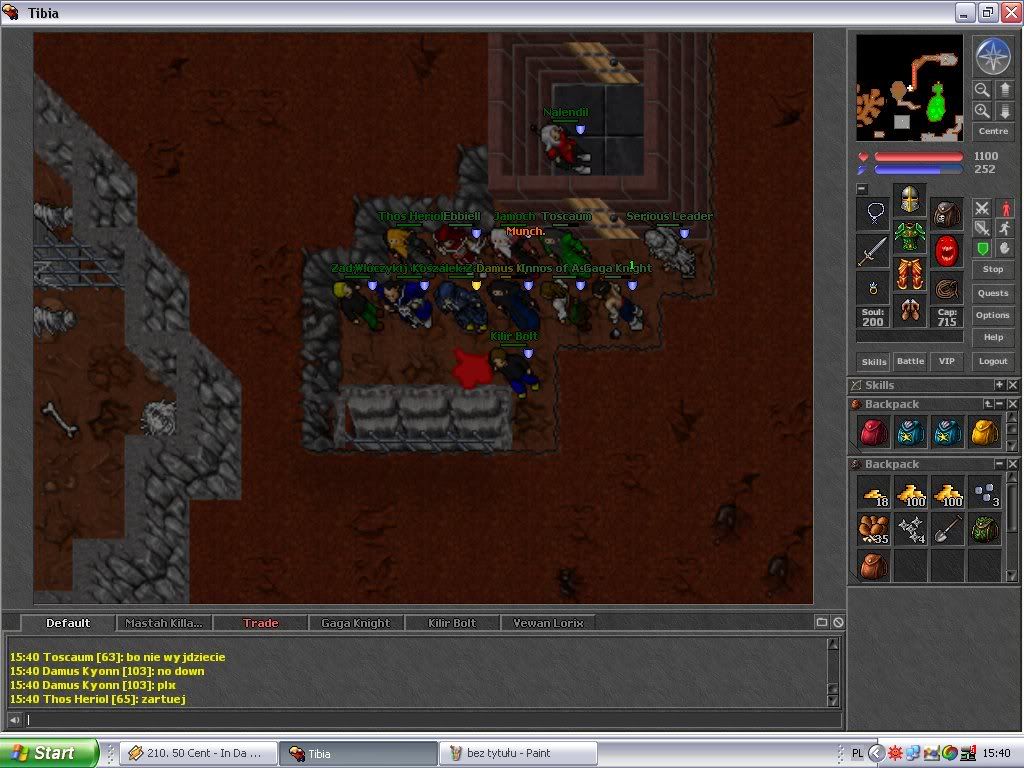Close the Skills panel

(1012, 385)
